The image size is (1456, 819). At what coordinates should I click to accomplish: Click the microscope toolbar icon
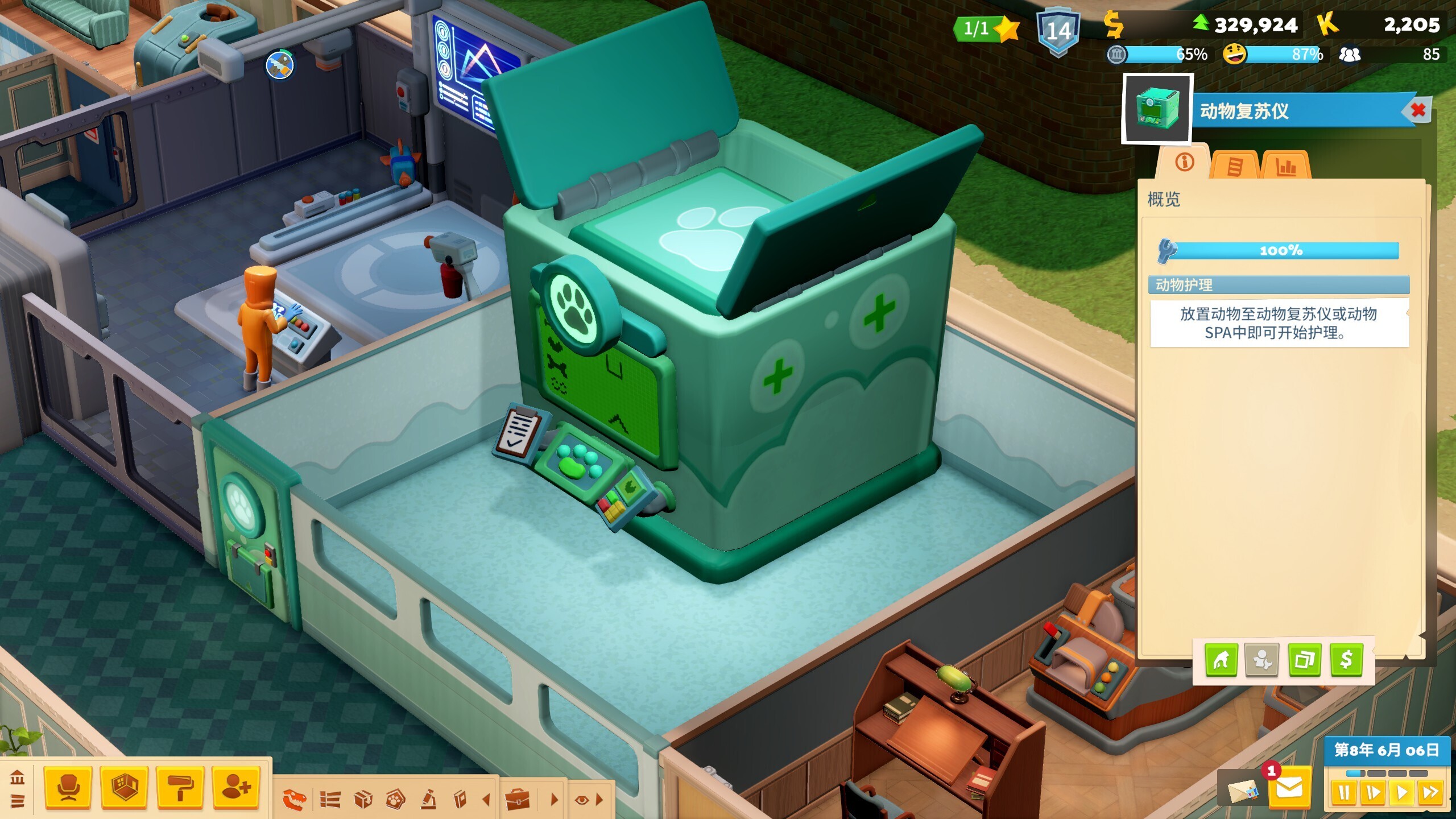(428, 800)
